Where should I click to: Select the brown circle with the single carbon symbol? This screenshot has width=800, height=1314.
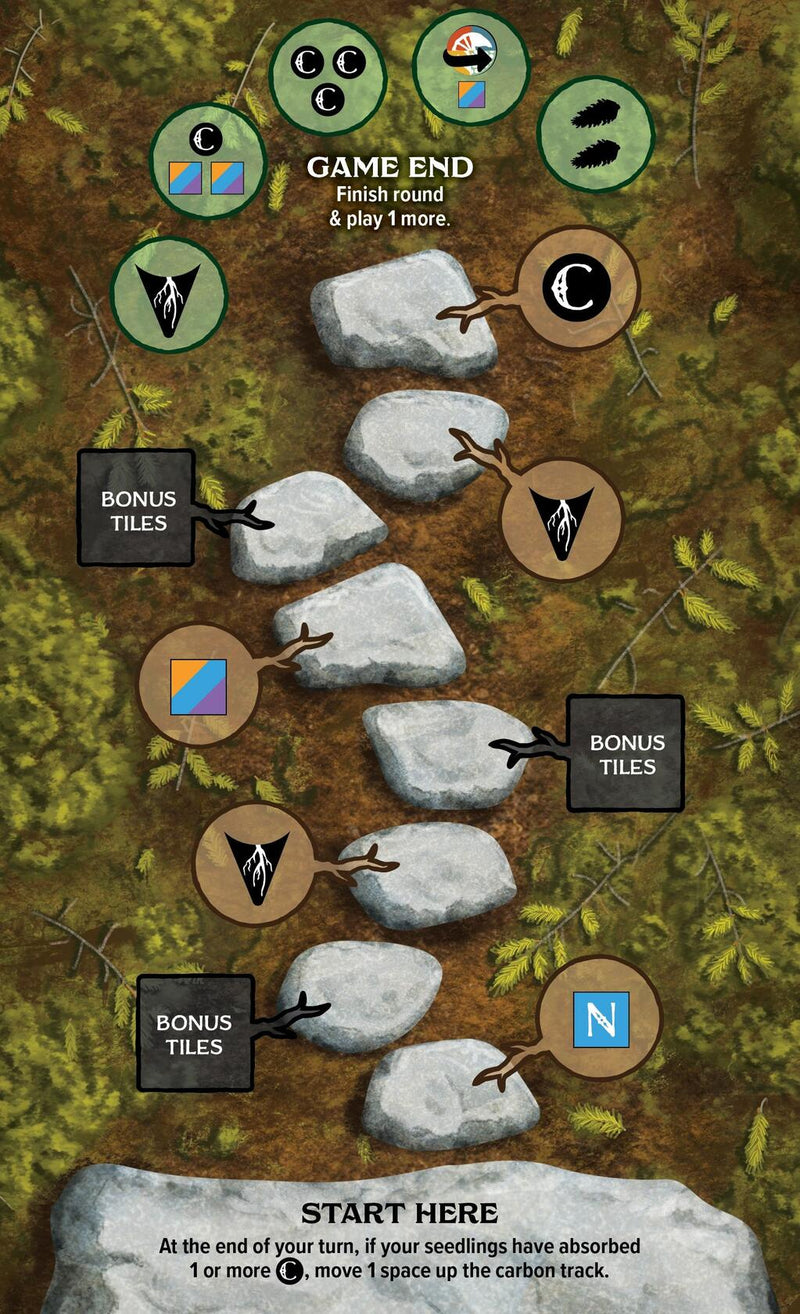pyautogui.click(x=579, y=288)
